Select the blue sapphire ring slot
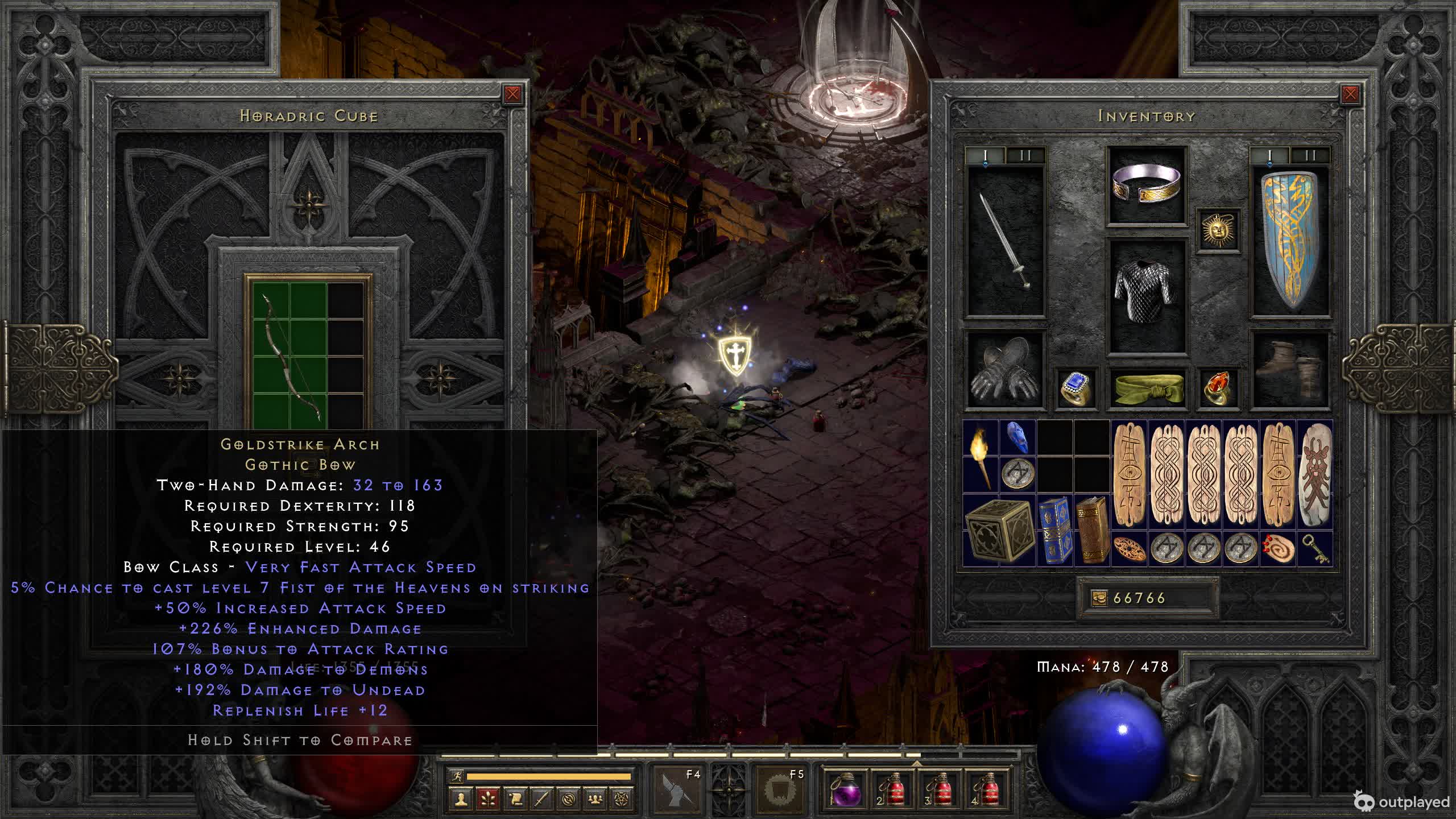The width and height of the screenshot is (1456, 819). click(x=1076, y=388)
